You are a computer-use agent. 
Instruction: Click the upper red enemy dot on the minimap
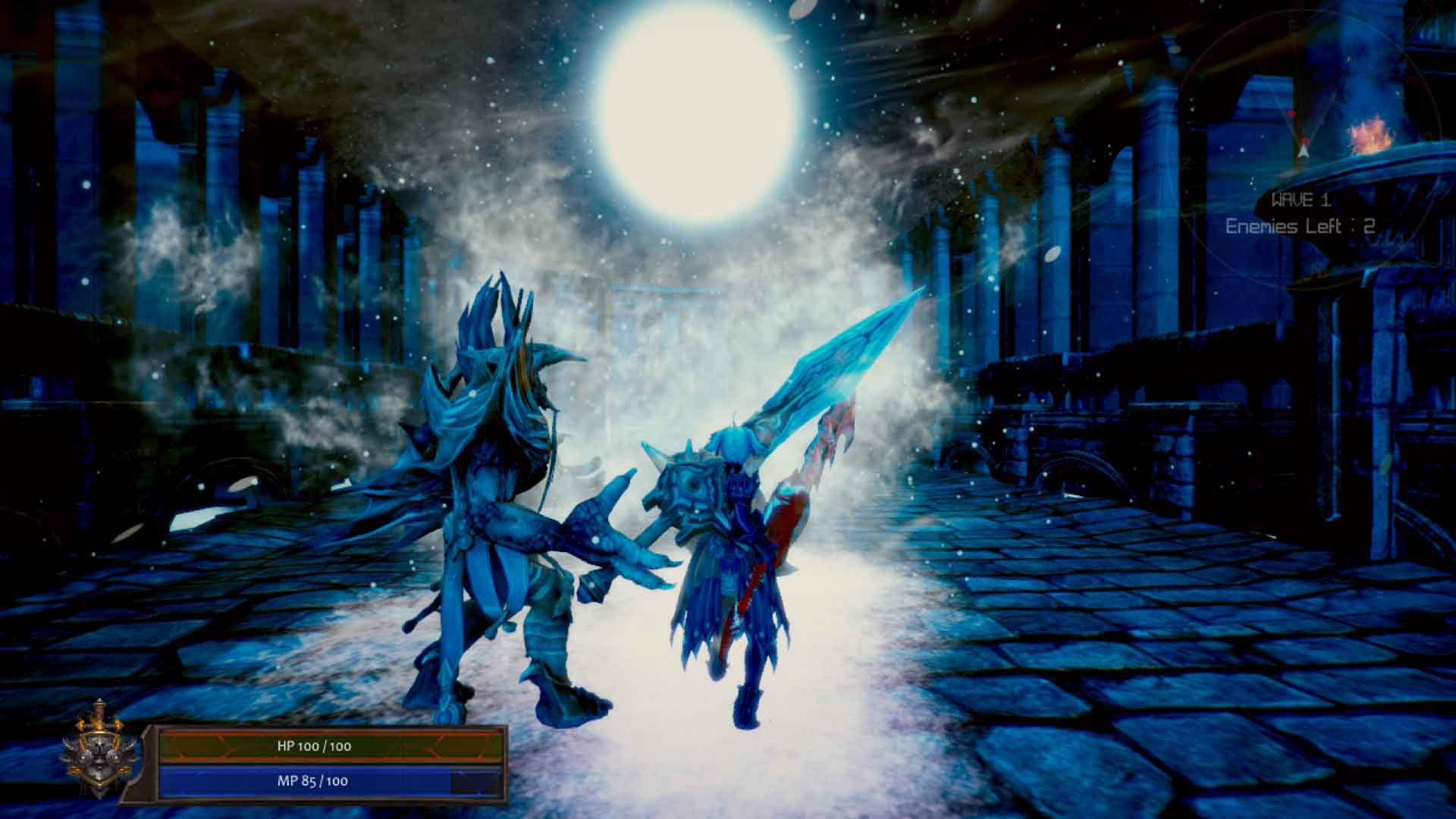tap(1291, 113)
